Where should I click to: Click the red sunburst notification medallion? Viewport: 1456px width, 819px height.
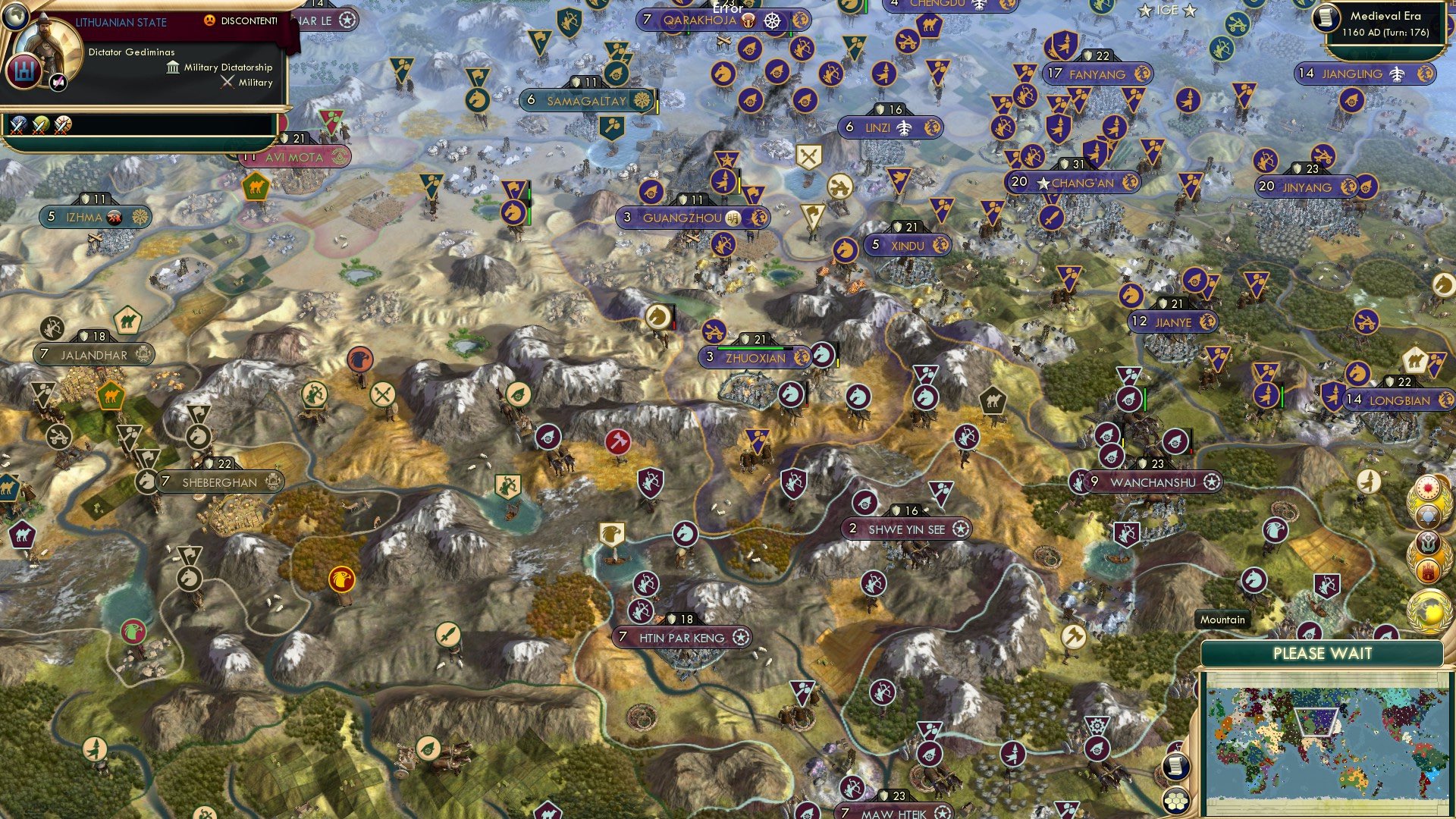(1429, 488)
